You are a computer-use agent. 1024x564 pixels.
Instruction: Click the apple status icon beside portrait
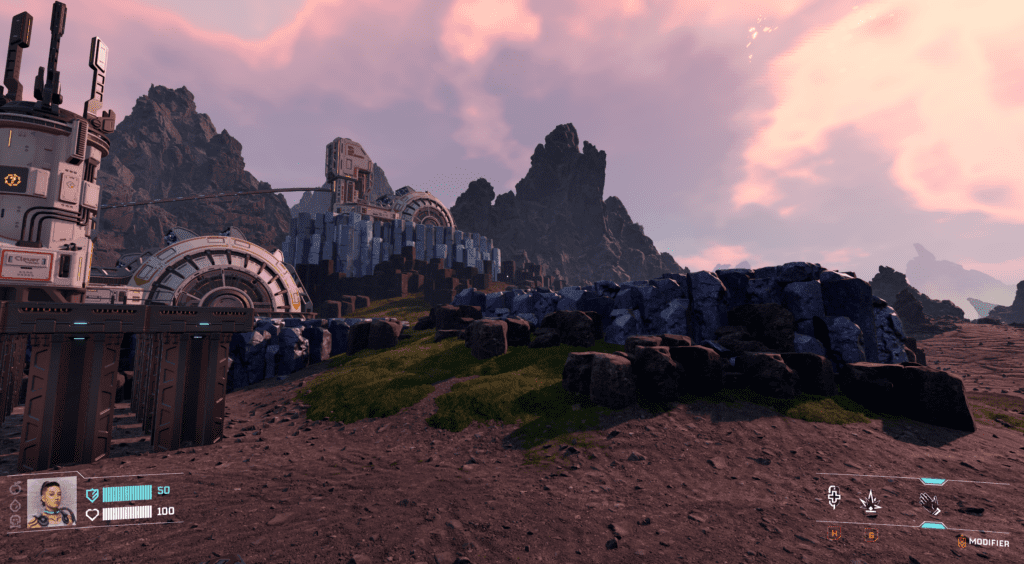(14, 488)
